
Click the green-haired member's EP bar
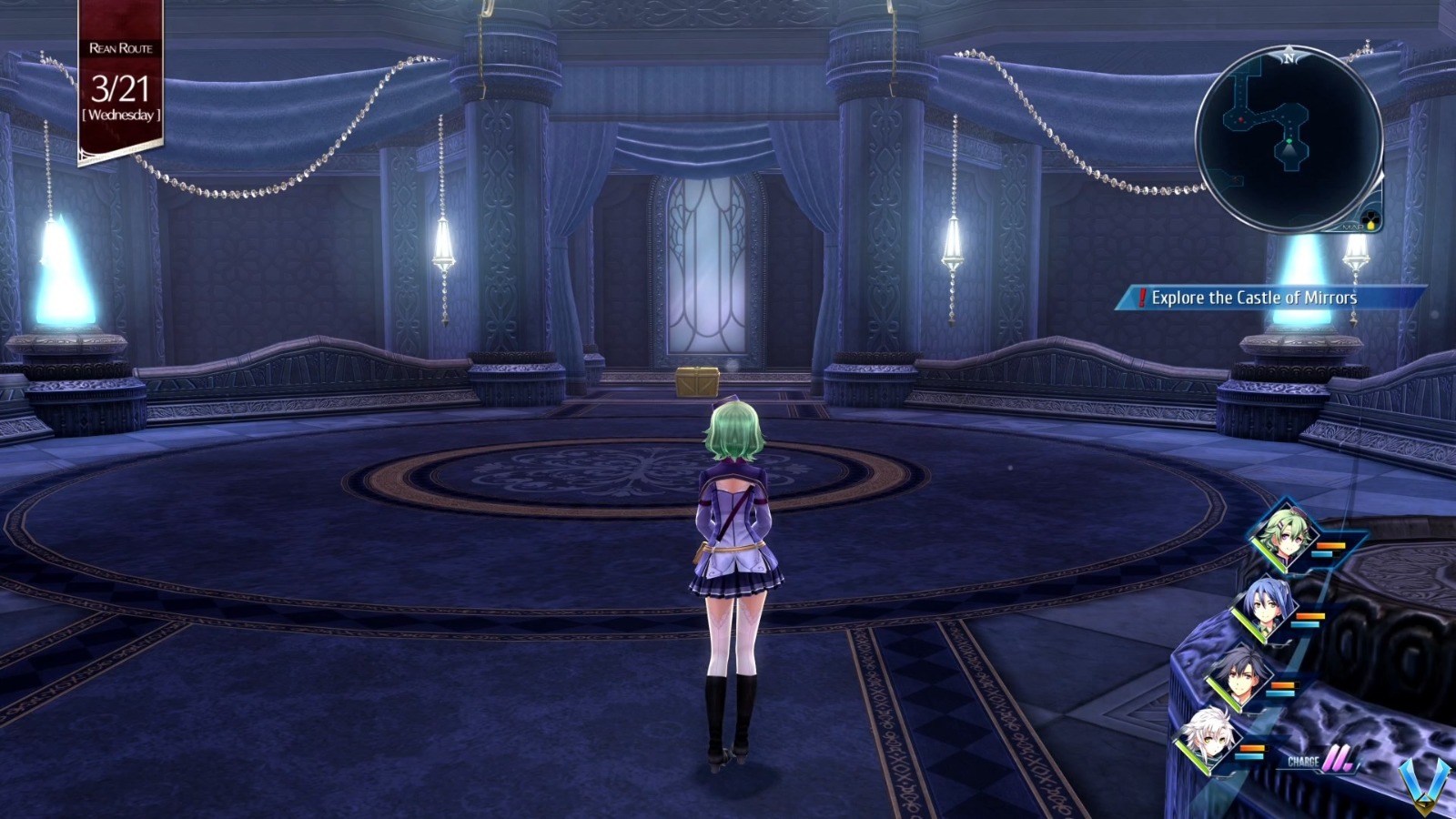(x=1327, y=554)
